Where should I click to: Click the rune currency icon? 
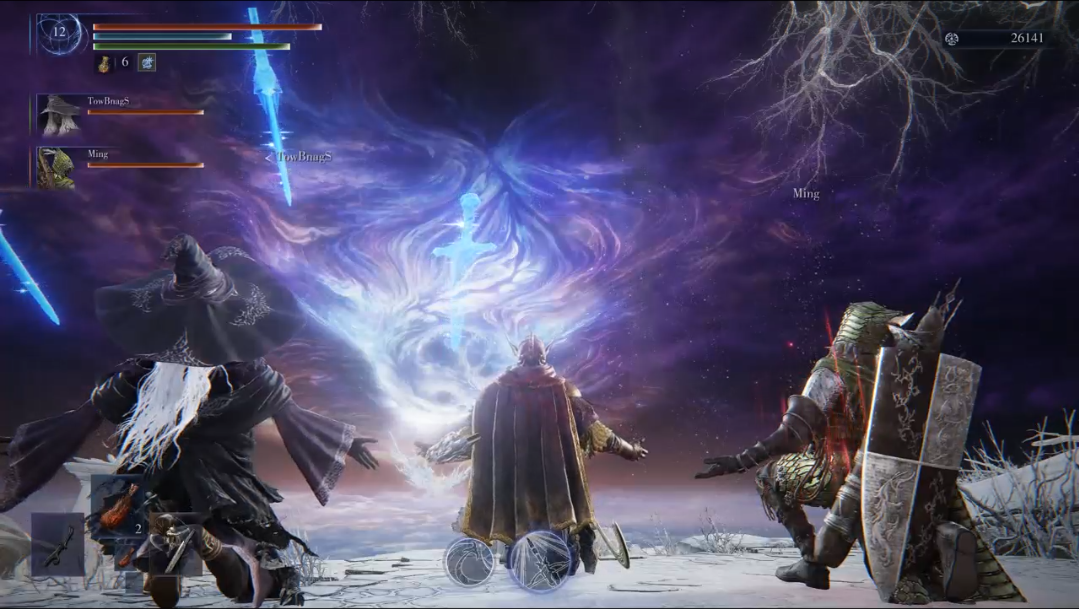[x=952, y=39]
